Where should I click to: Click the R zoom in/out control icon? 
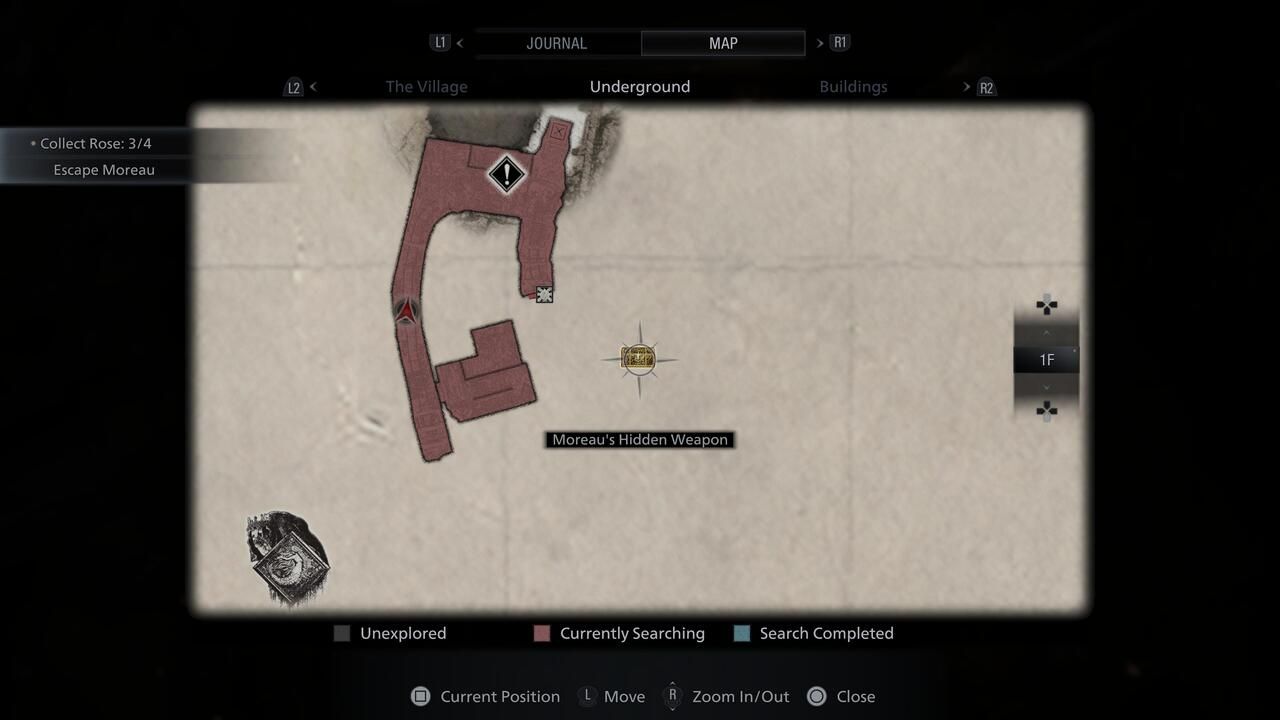pyautogui.click(x=673, y=696)
